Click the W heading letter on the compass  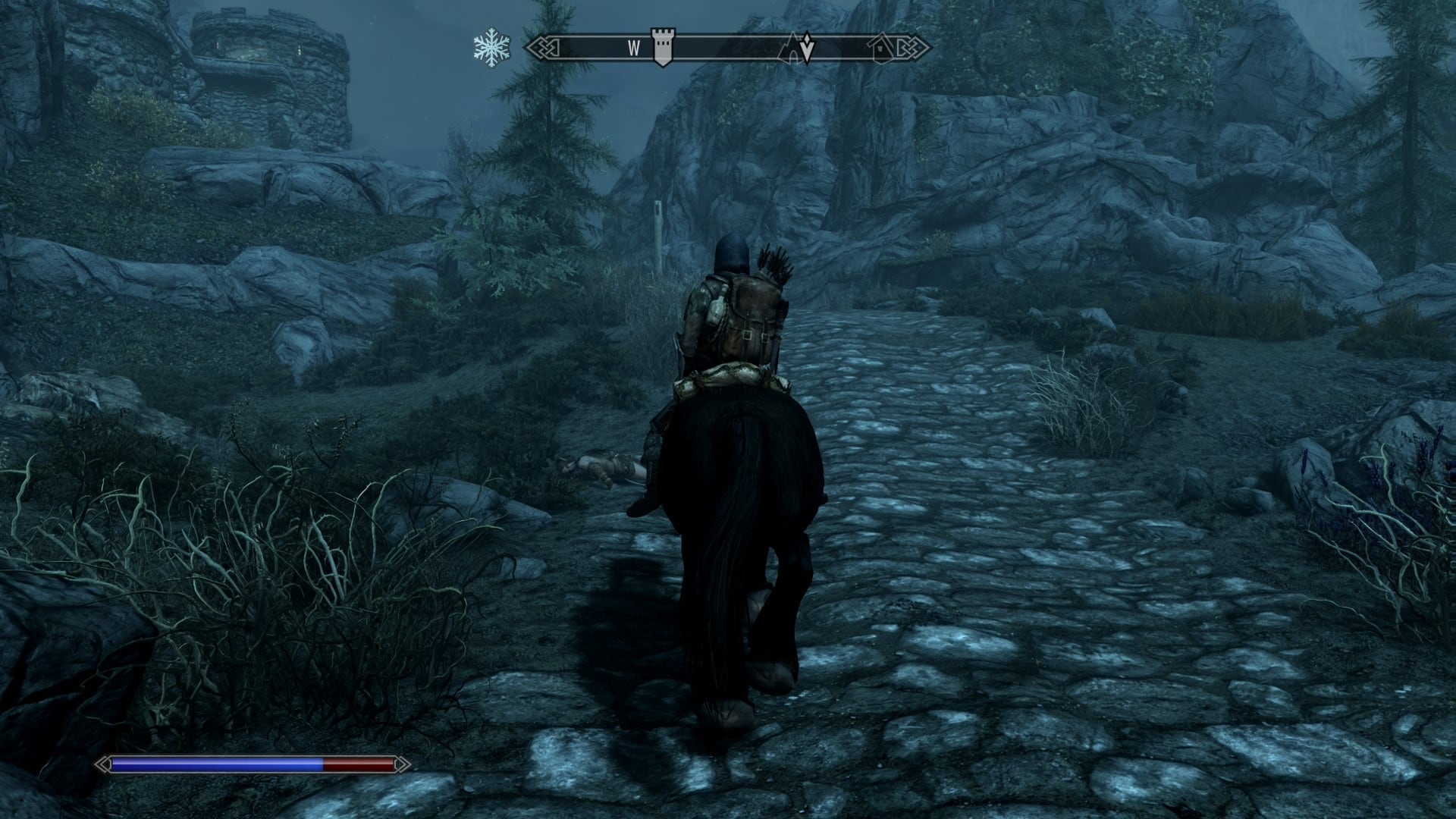click(633, 49)
